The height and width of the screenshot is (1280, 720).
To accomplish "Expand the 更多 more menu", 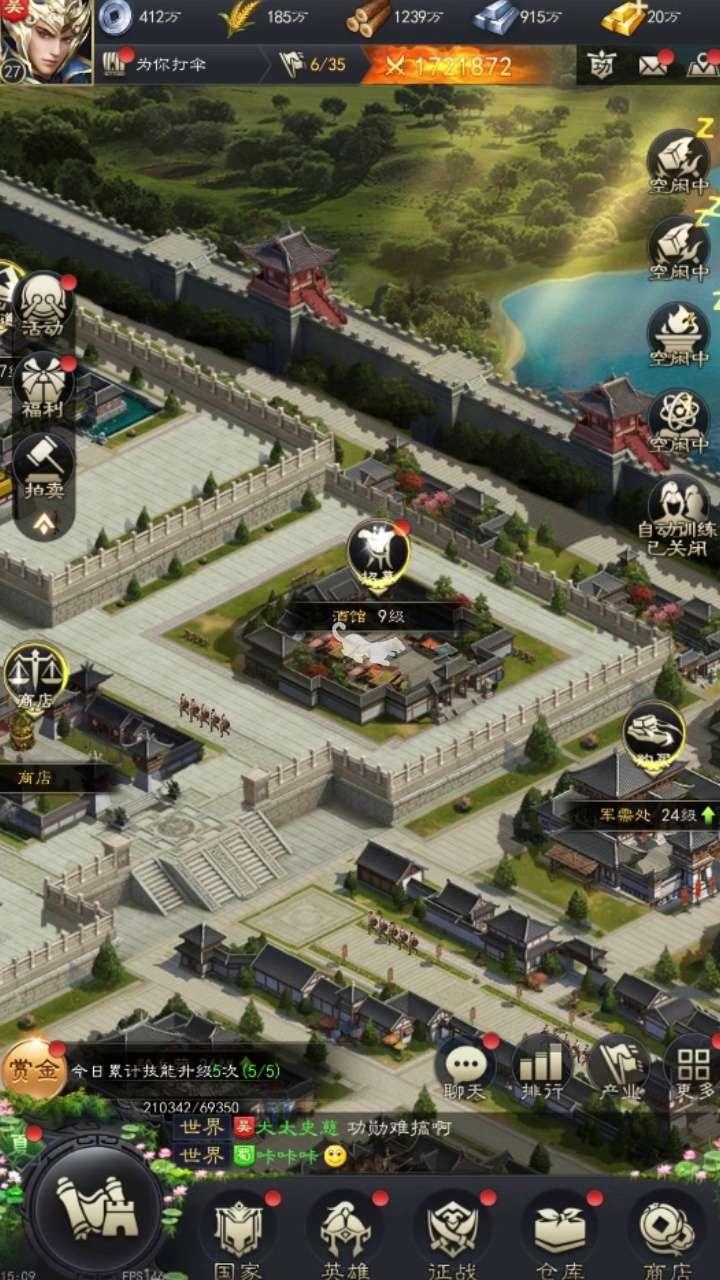I will pos(692,1068).
